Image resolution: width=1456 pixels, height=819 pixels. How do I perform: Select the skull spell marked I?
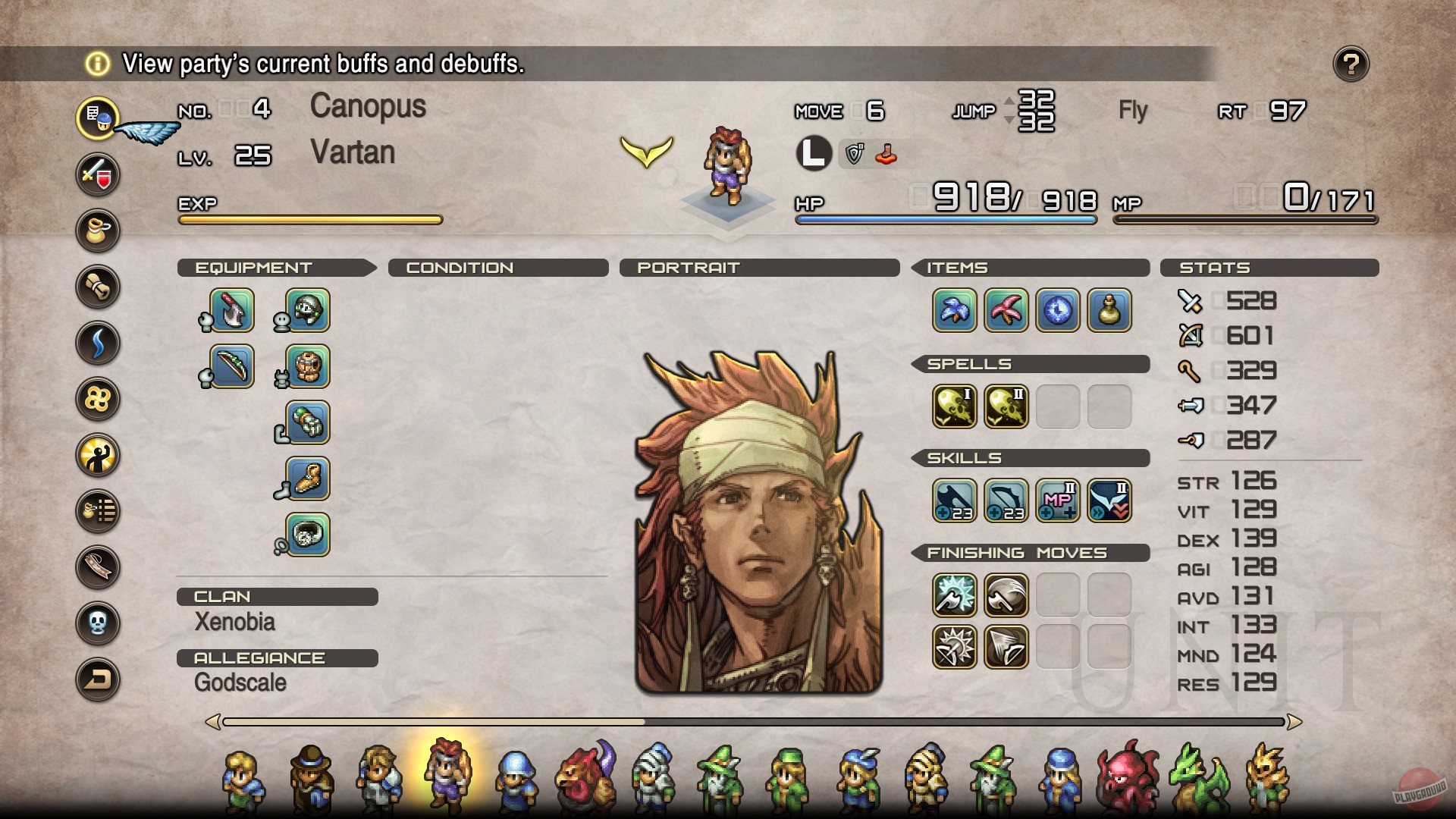click(955, 406)
